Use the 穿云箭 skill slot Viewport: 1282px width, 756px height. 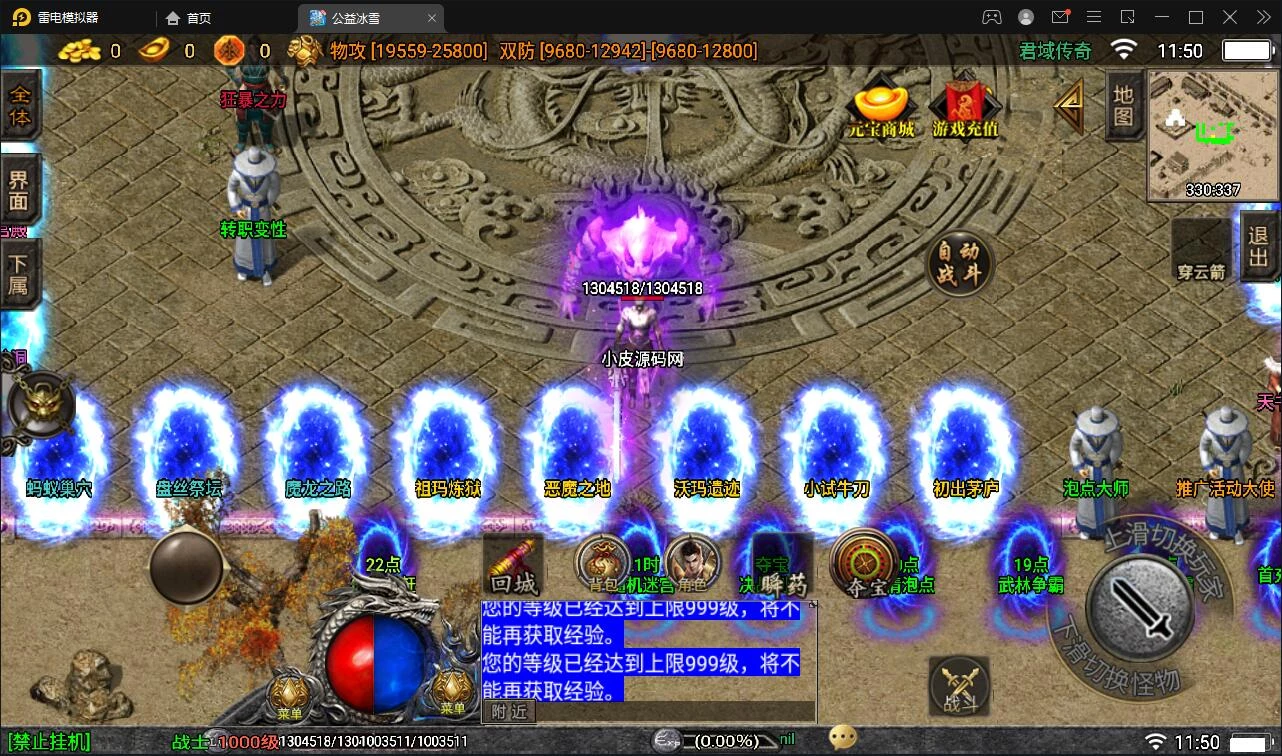coord(1202,250)
